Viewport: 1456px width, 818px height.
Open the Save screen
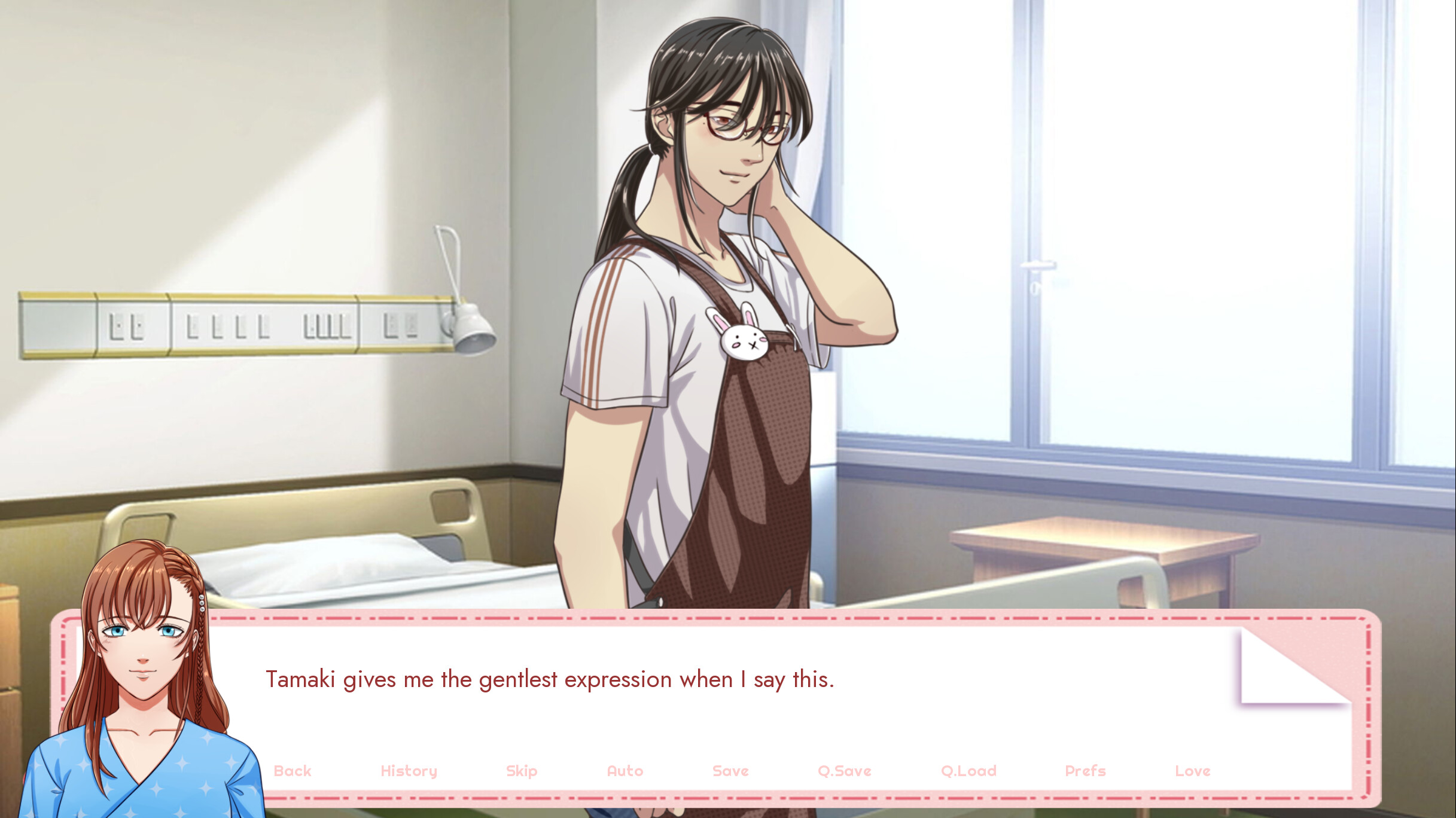pos(730,771)
